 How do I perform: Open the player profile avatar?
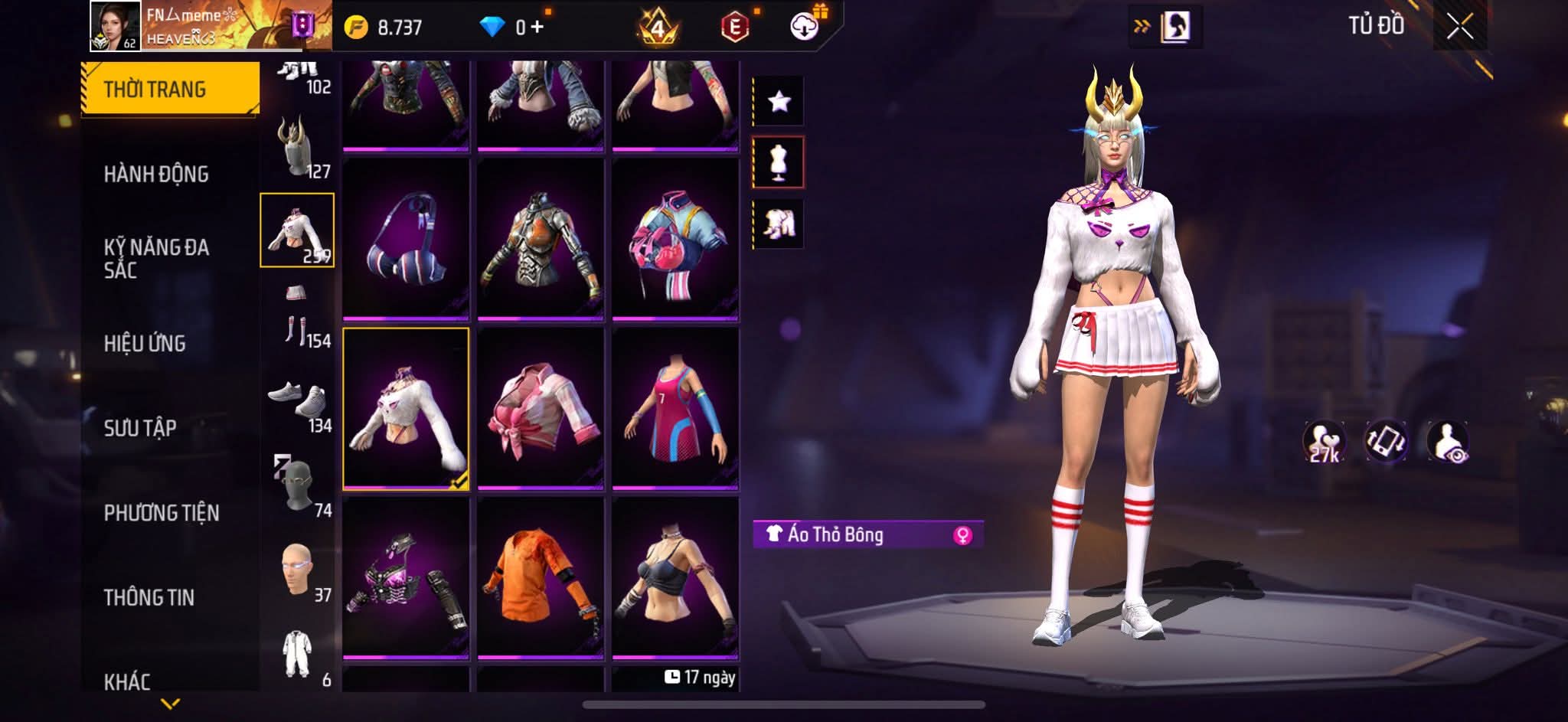pos(115,26)
